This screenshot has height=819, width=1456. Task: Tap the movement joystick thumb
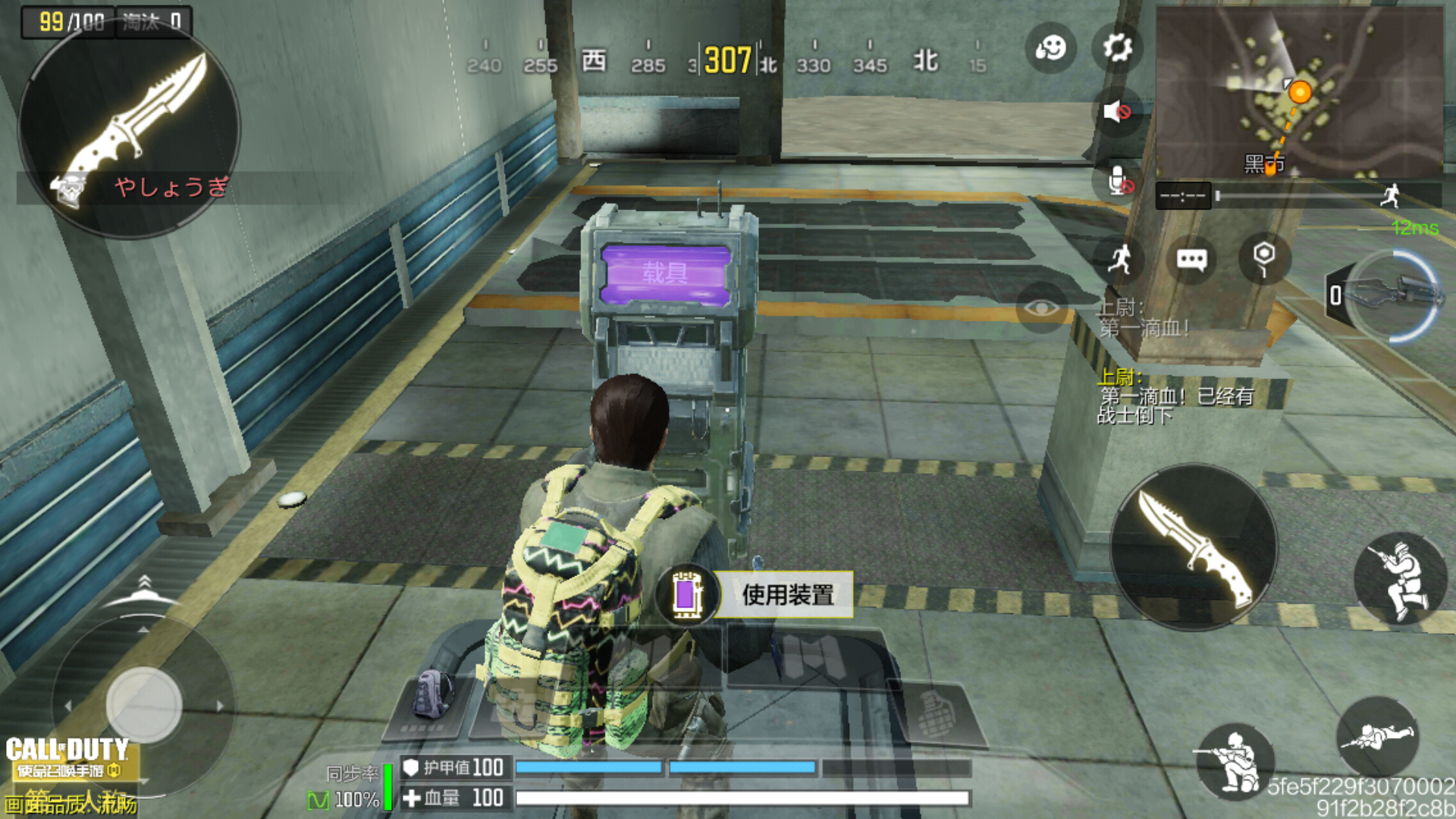144,704
